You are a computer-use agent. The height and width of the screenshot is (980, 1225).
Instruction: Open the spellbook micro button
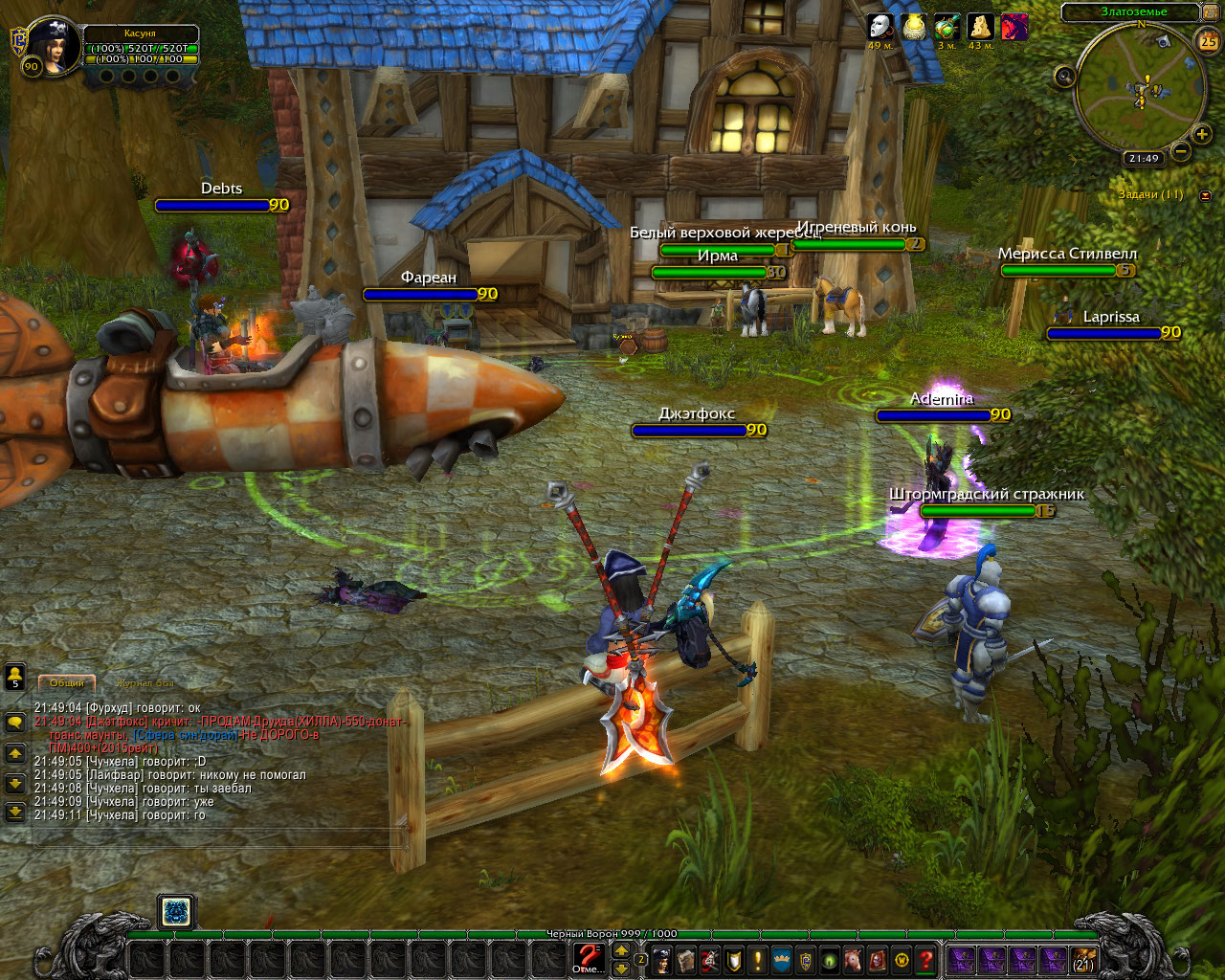coord(685,960)
